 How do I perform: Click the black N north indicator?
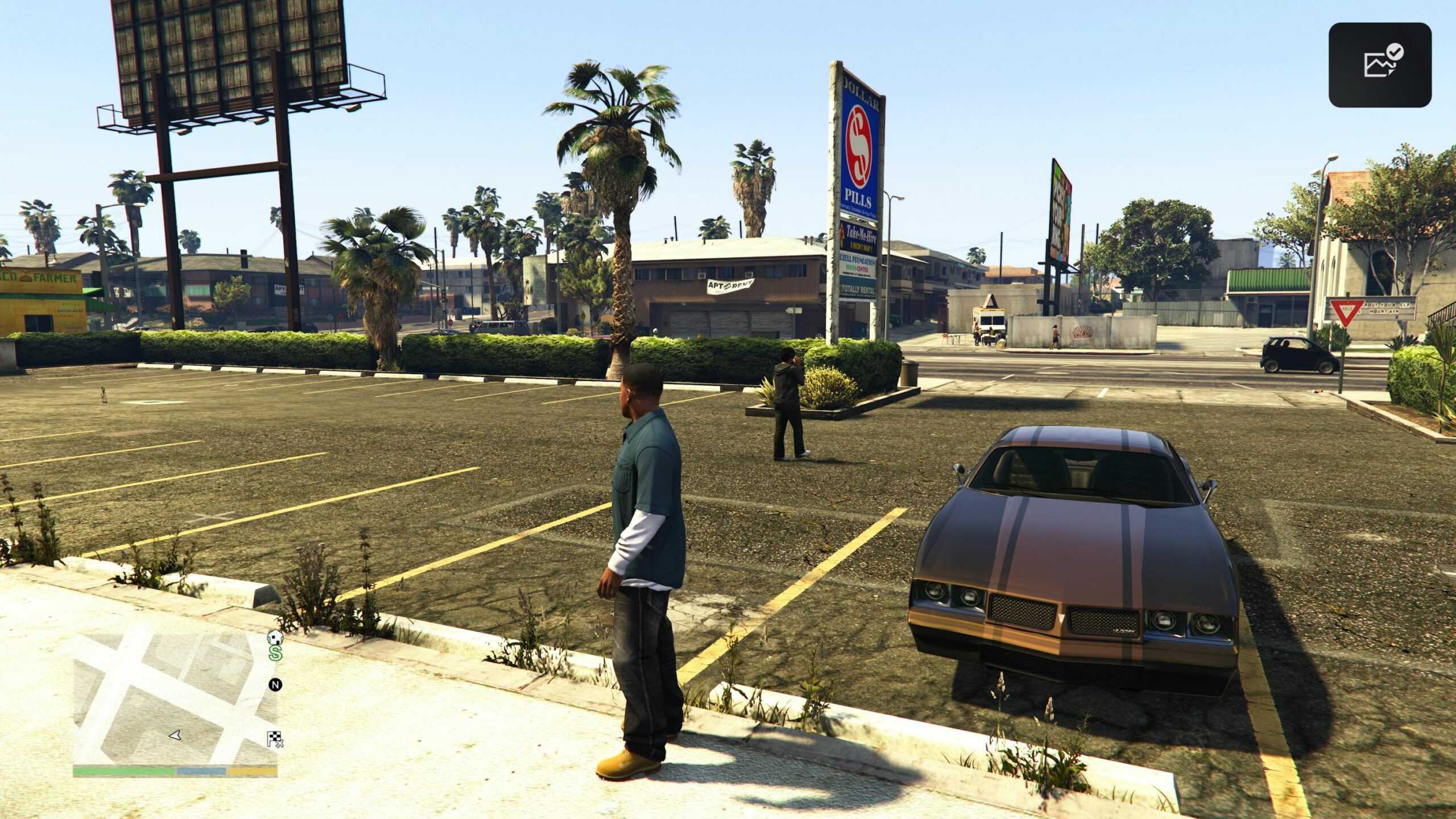coord(275,685)
